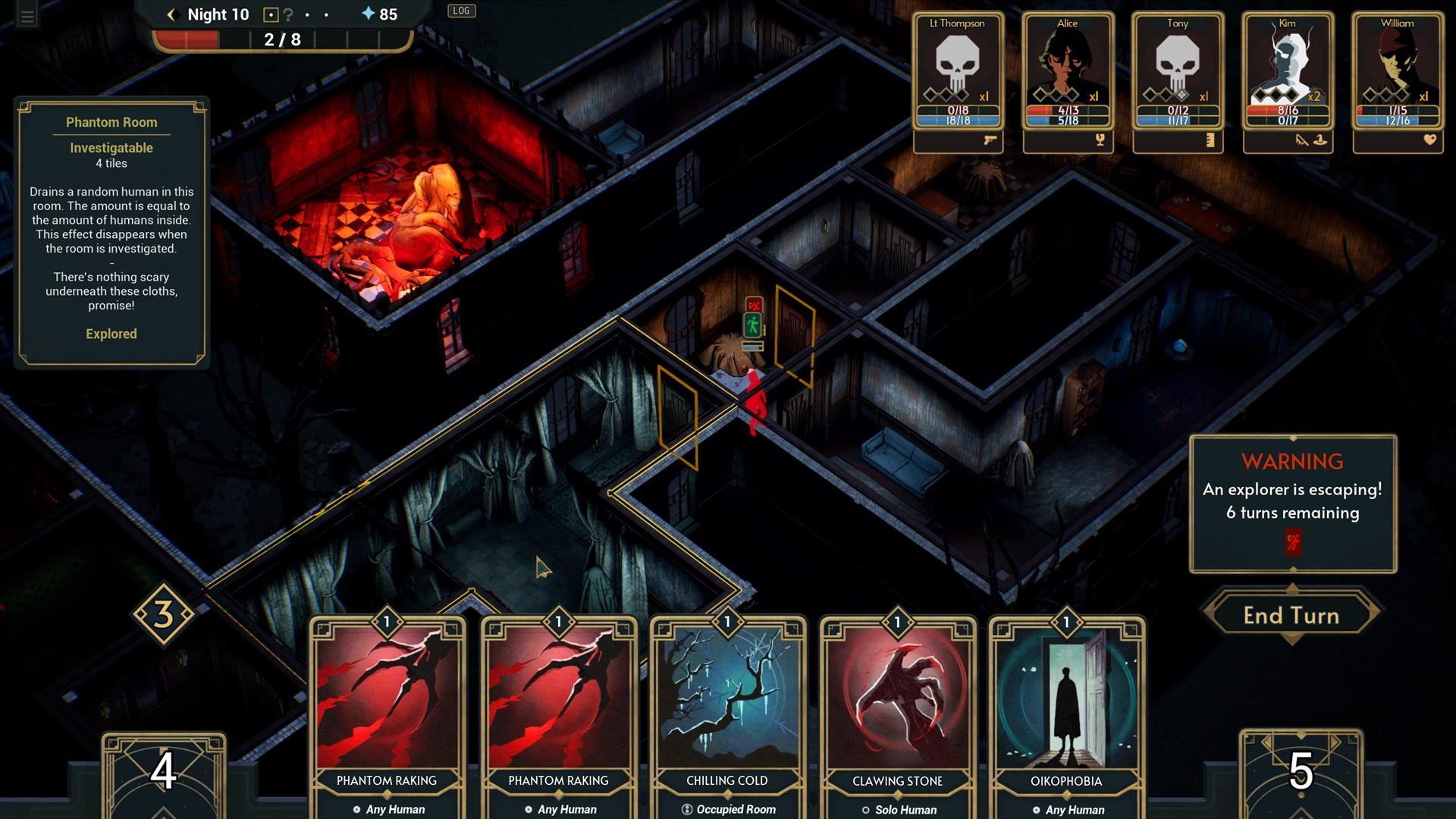Viewport: 1456px width, 819px height.
Task: Select Lt. Thompson's portrait card
Action: coord(958,72)
